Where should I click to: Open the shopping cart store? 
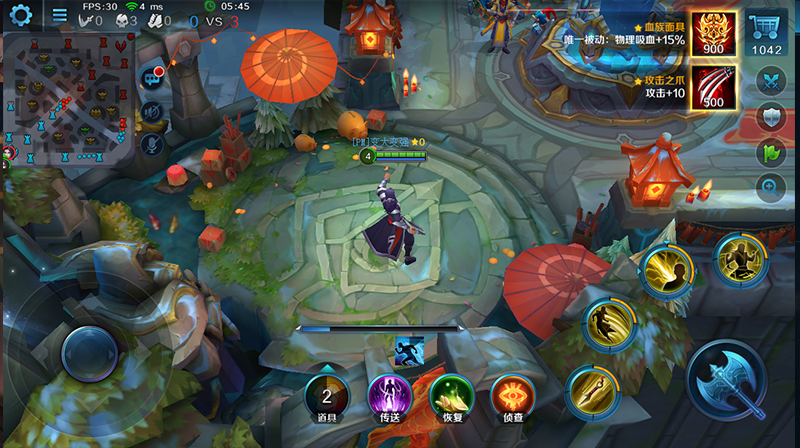click(x=767, y=34)
